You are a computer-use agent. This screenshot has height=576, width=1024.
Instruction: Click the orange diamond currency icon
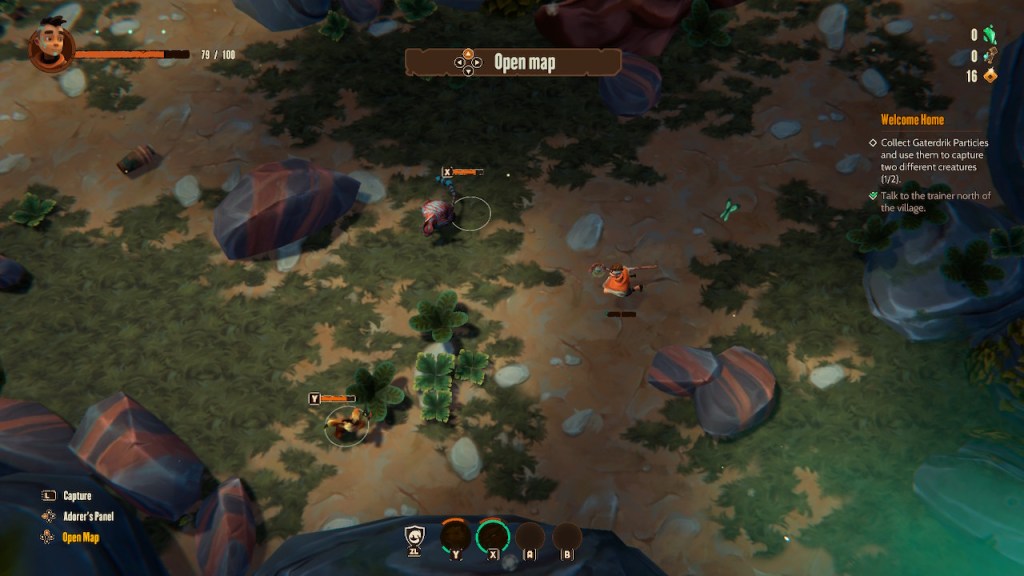991,76
